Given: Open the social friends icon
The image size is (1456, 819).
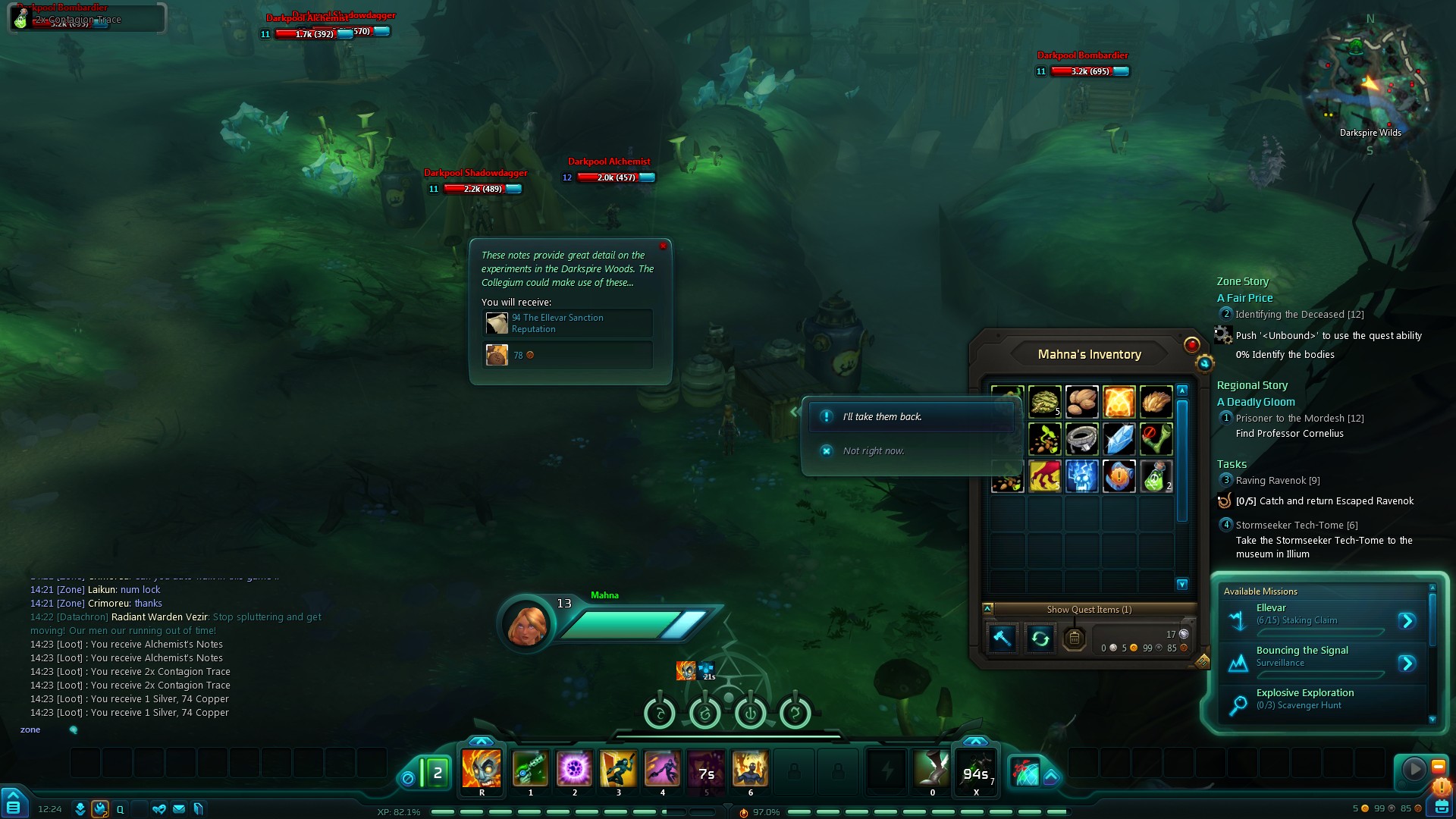Looking at the screenshot, I should click(158, 809).
